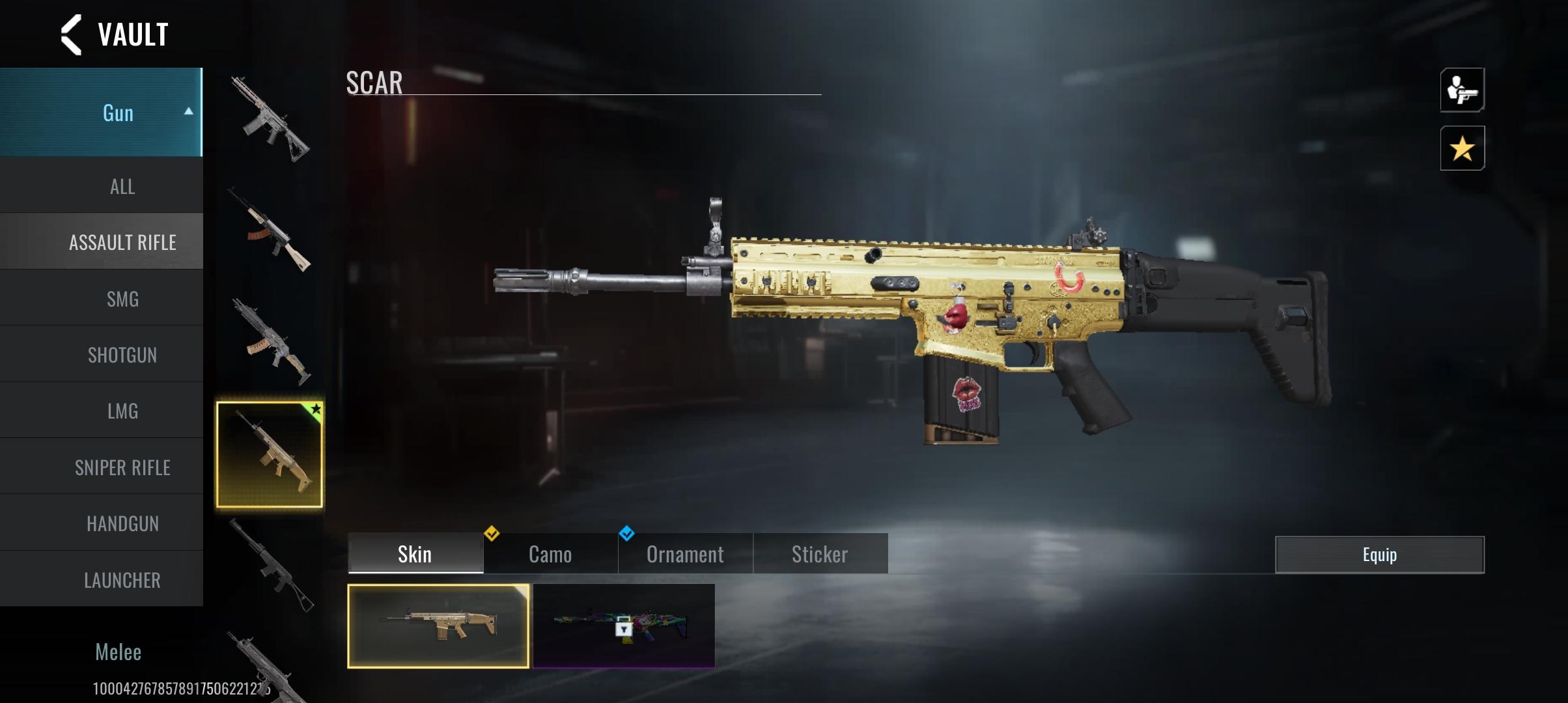Toggle the gold star favorite button
This screenshot has width=1568, height=703.
pos(1462,148)
